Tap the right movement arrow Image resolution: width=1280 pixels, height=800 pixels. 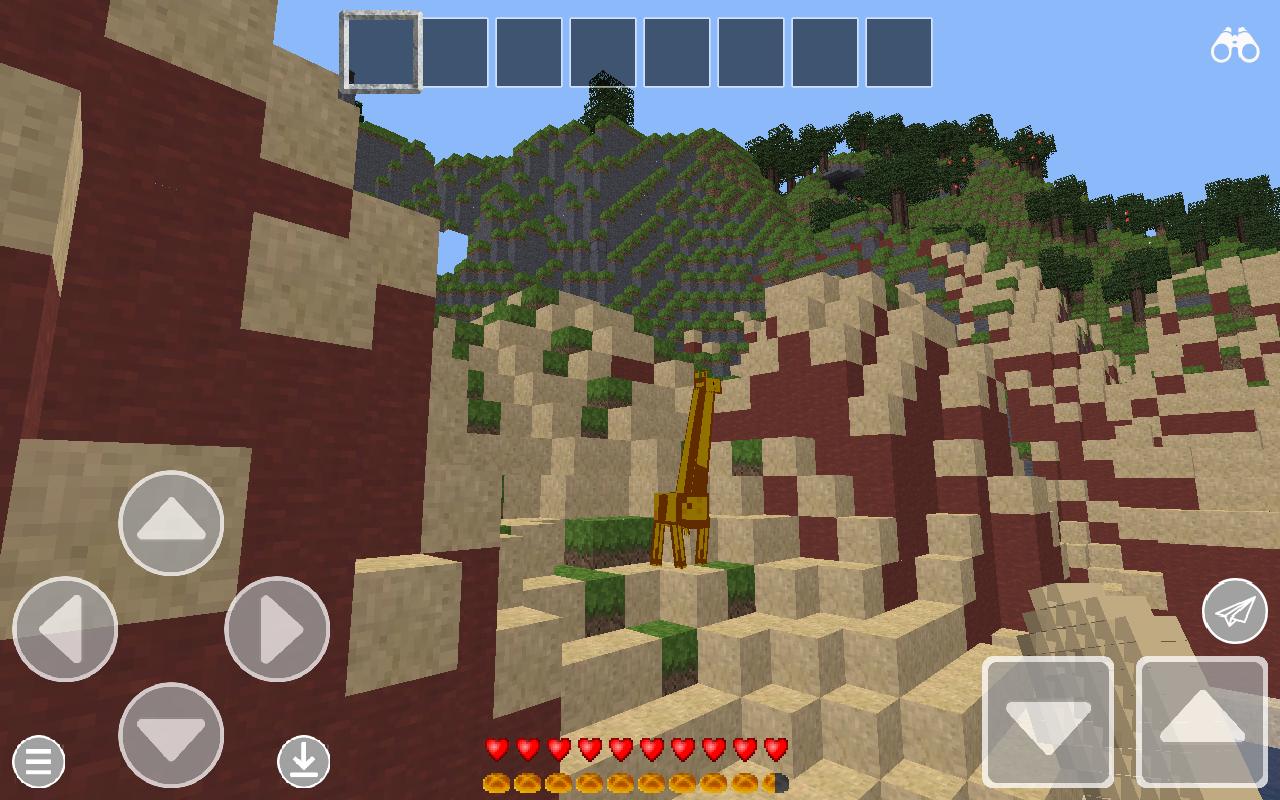[275, 628]
